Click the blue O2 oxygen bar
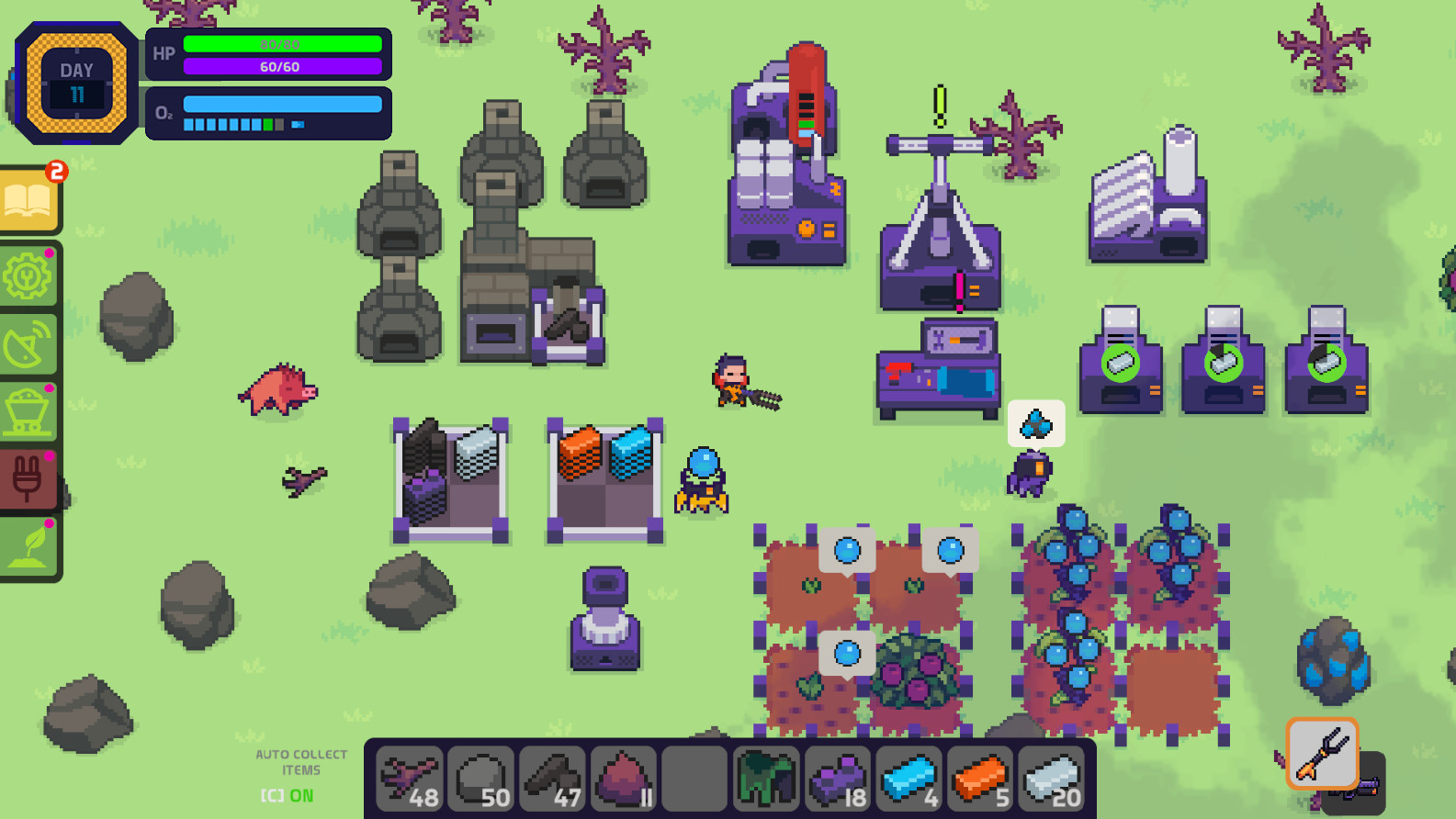This screenshot has width=1456, height=819. pos(282,104)
